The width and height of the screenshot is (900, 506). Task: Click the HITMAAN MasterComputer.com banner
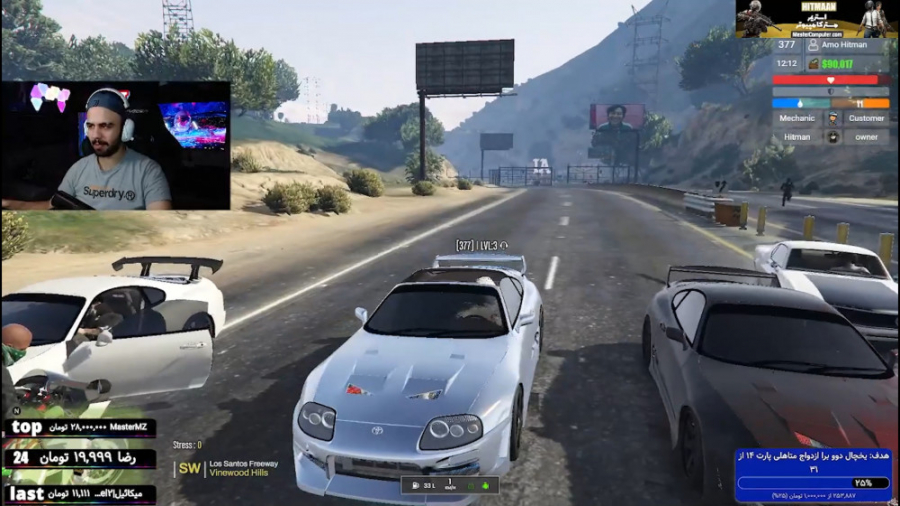coord(816,19)
